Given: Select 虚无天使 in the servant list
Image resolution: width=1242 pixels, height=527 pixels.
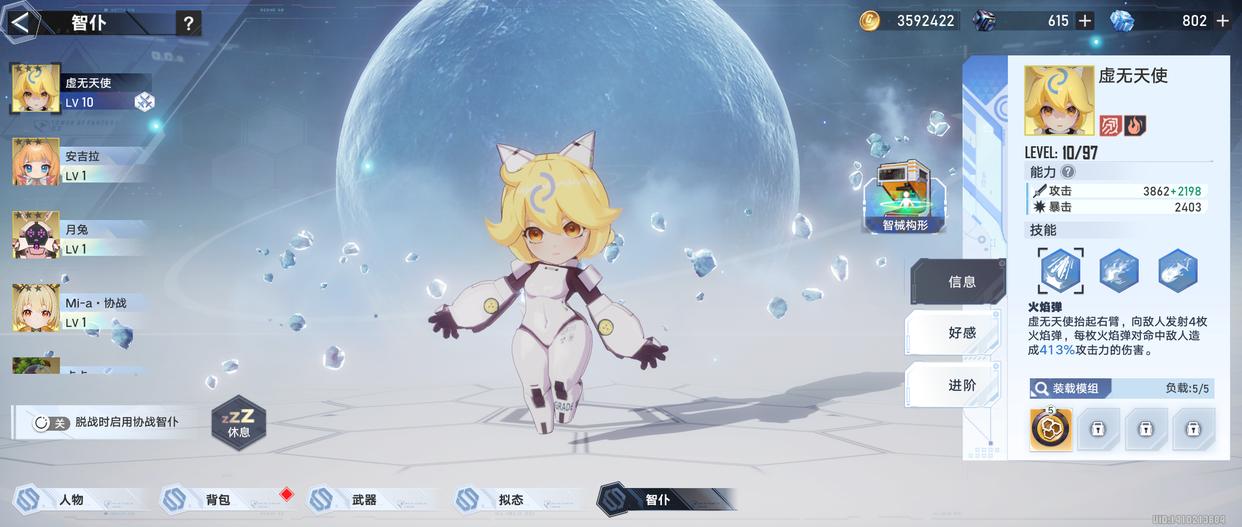Looking at the screenshot, I should [x=80, y=89].
